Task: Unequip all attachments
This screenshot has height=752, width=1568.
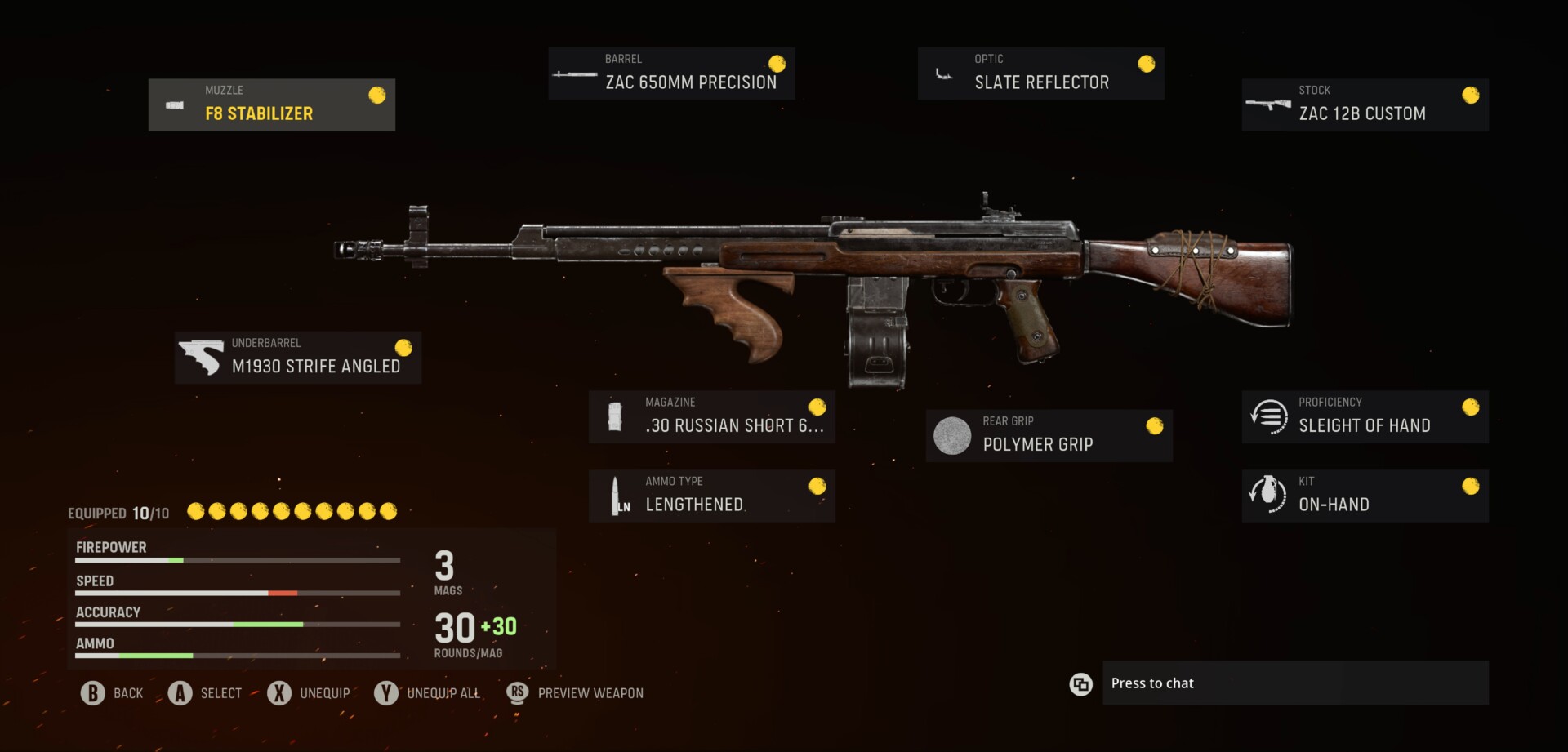Action: (427, 693)
